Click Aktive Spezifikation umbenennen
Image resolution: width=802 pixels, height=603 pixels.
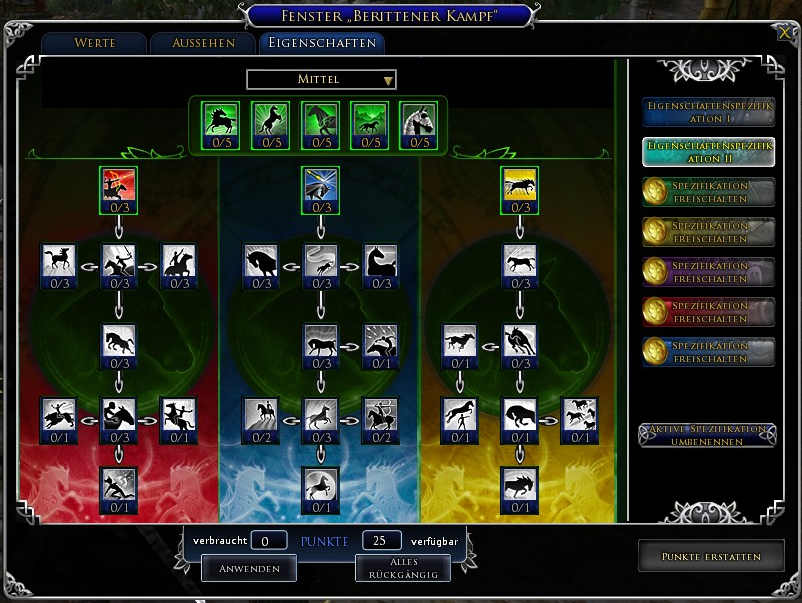708,435
